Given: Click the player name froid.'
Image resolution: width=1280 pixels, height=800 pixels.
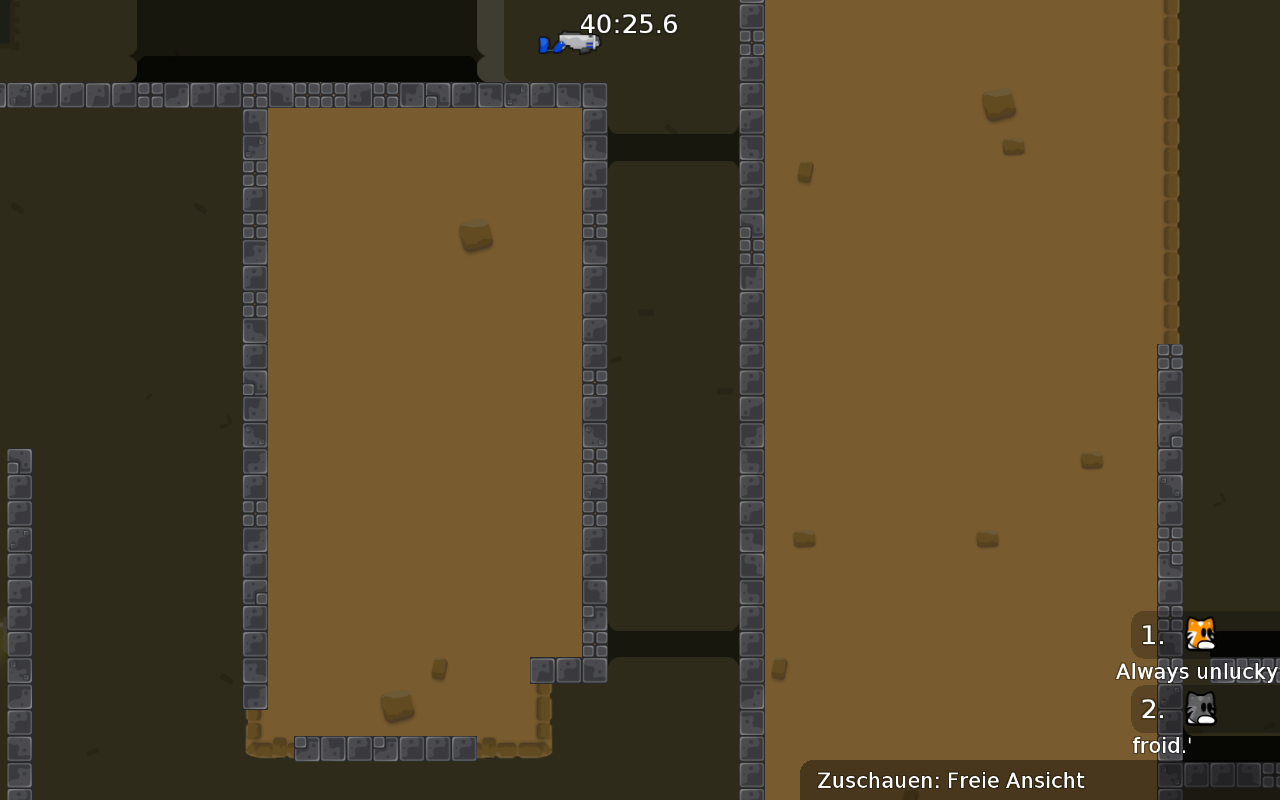Looking at the screenshot, I should (1162, 745).
